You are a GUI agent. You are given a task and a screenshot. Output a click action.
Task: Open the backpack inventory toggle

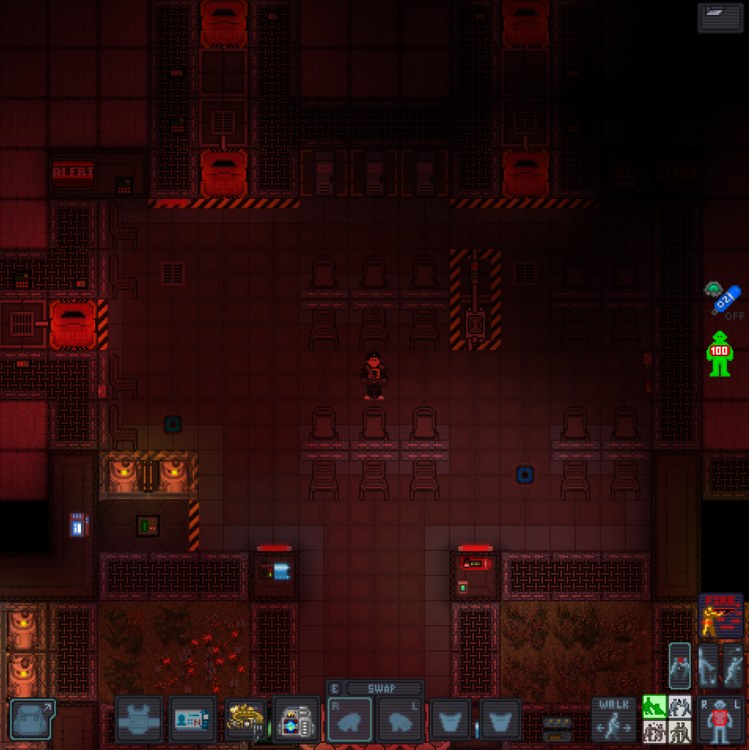click(x=32, y=718)
